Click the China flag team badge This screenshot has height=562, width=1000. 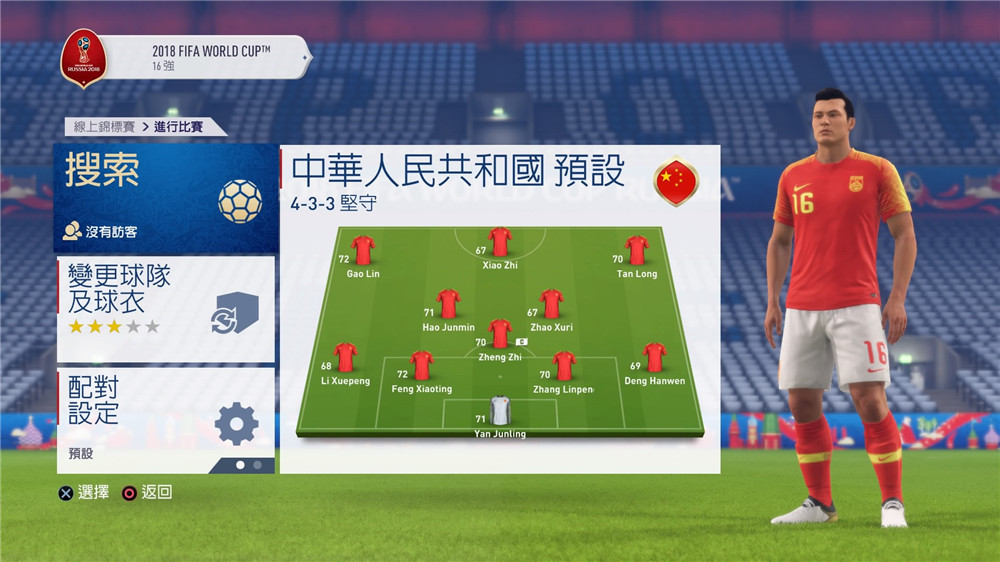pyautogui.click(x=676, y=182)
